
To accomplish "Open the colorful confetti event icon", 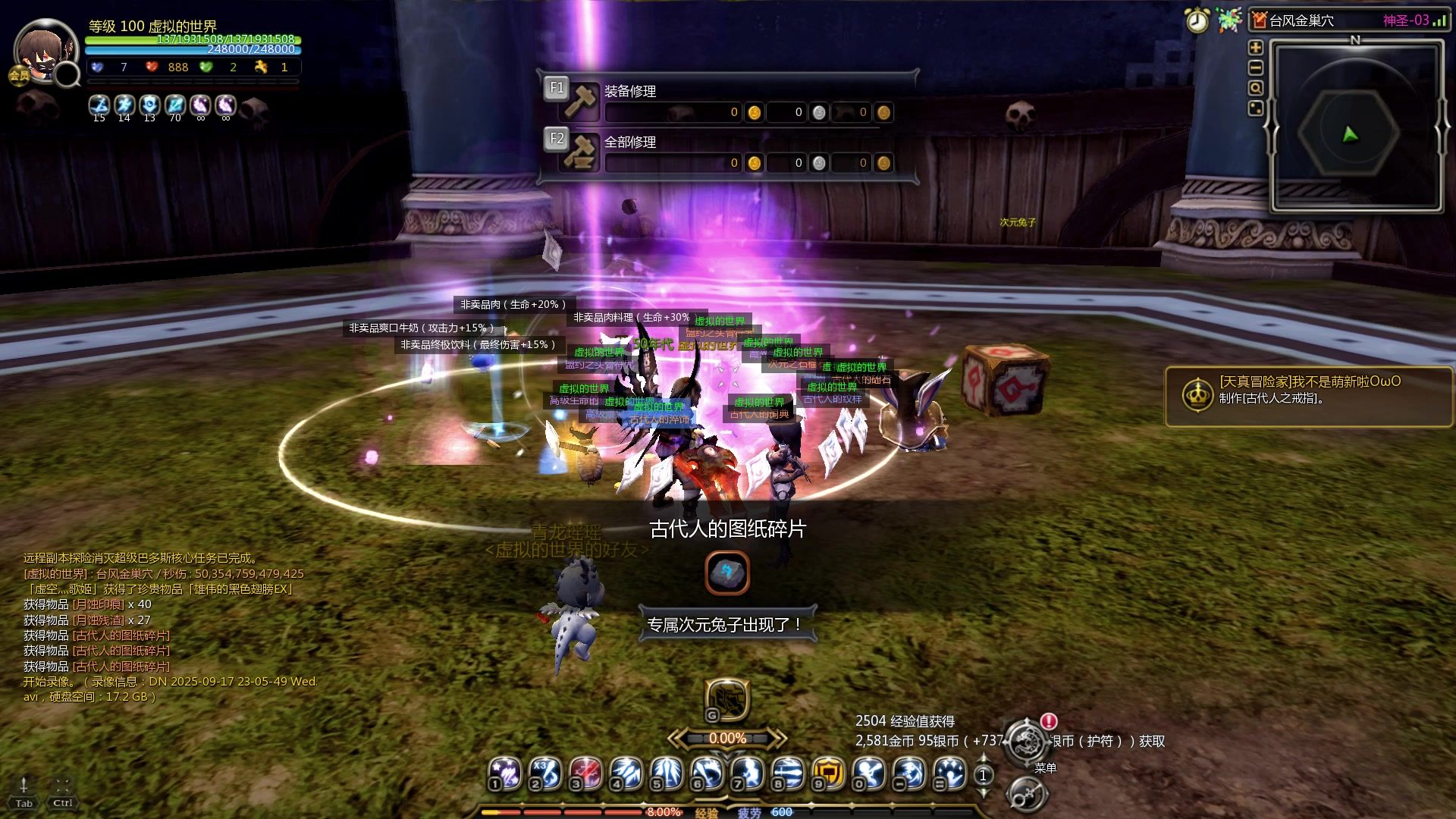I will coord(1229,20).
